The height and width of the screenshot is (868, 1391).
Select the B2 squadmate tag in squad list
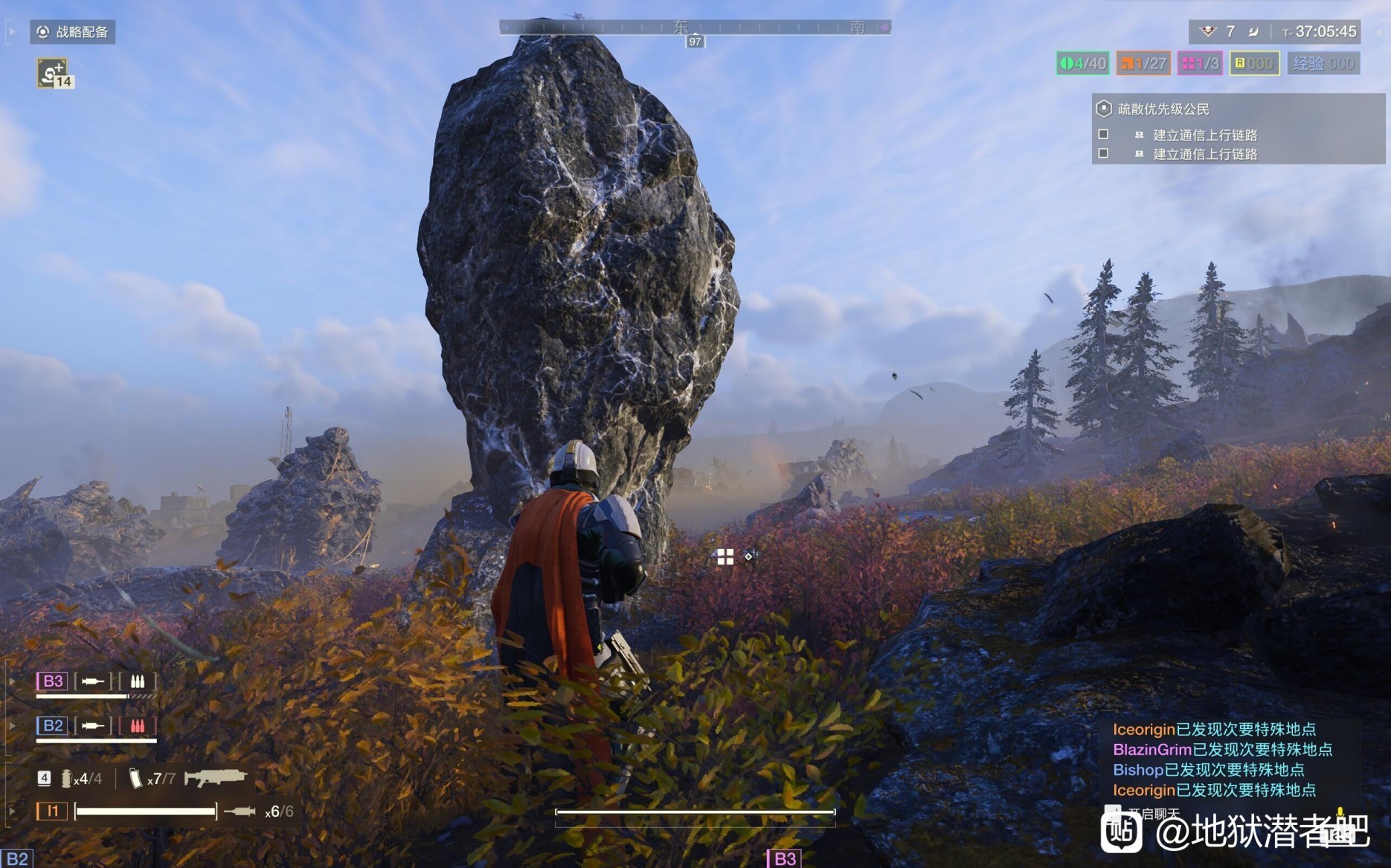point(53,726)
